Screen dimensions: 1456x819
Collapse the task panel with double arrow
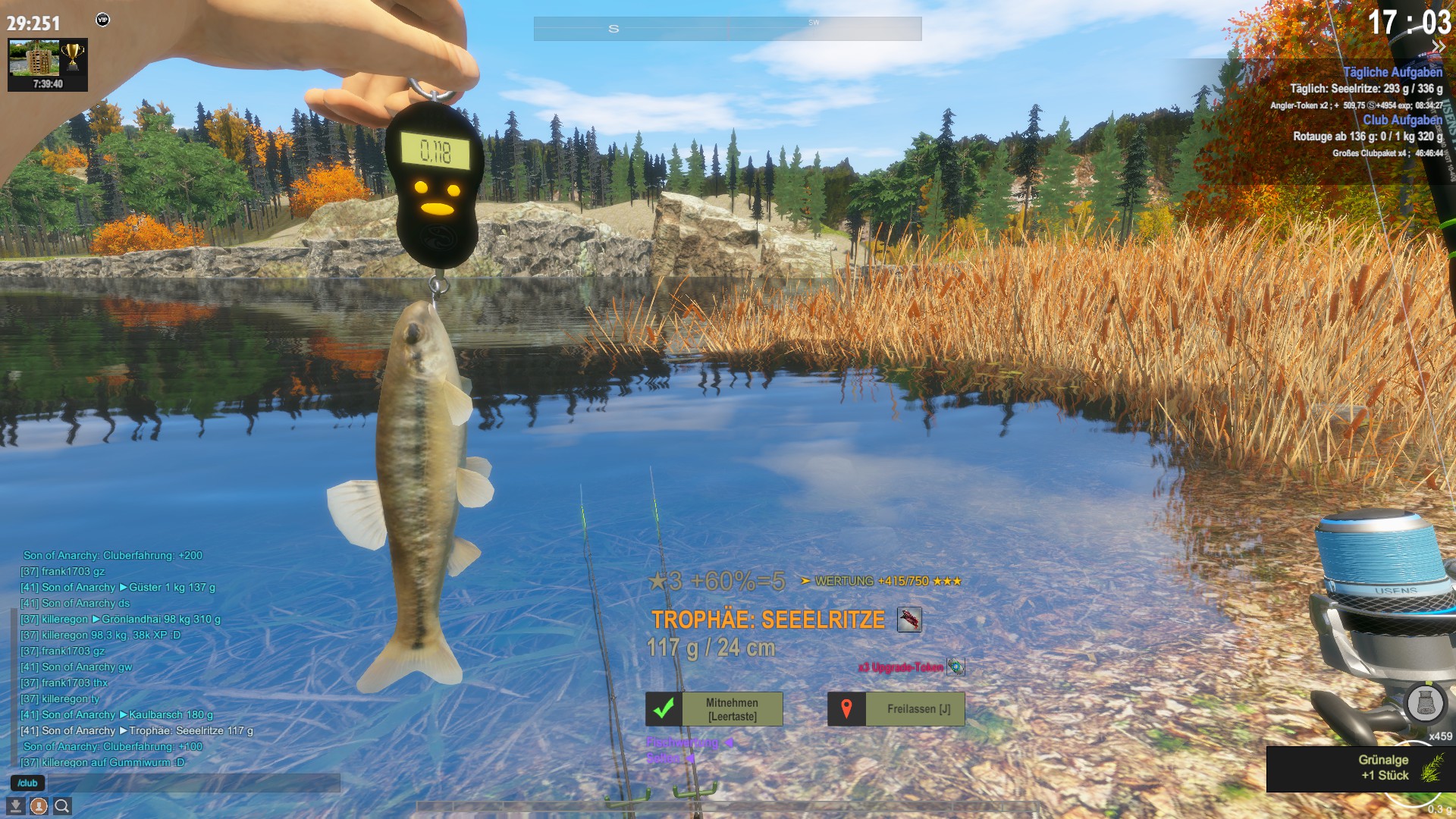(1438, 47)
